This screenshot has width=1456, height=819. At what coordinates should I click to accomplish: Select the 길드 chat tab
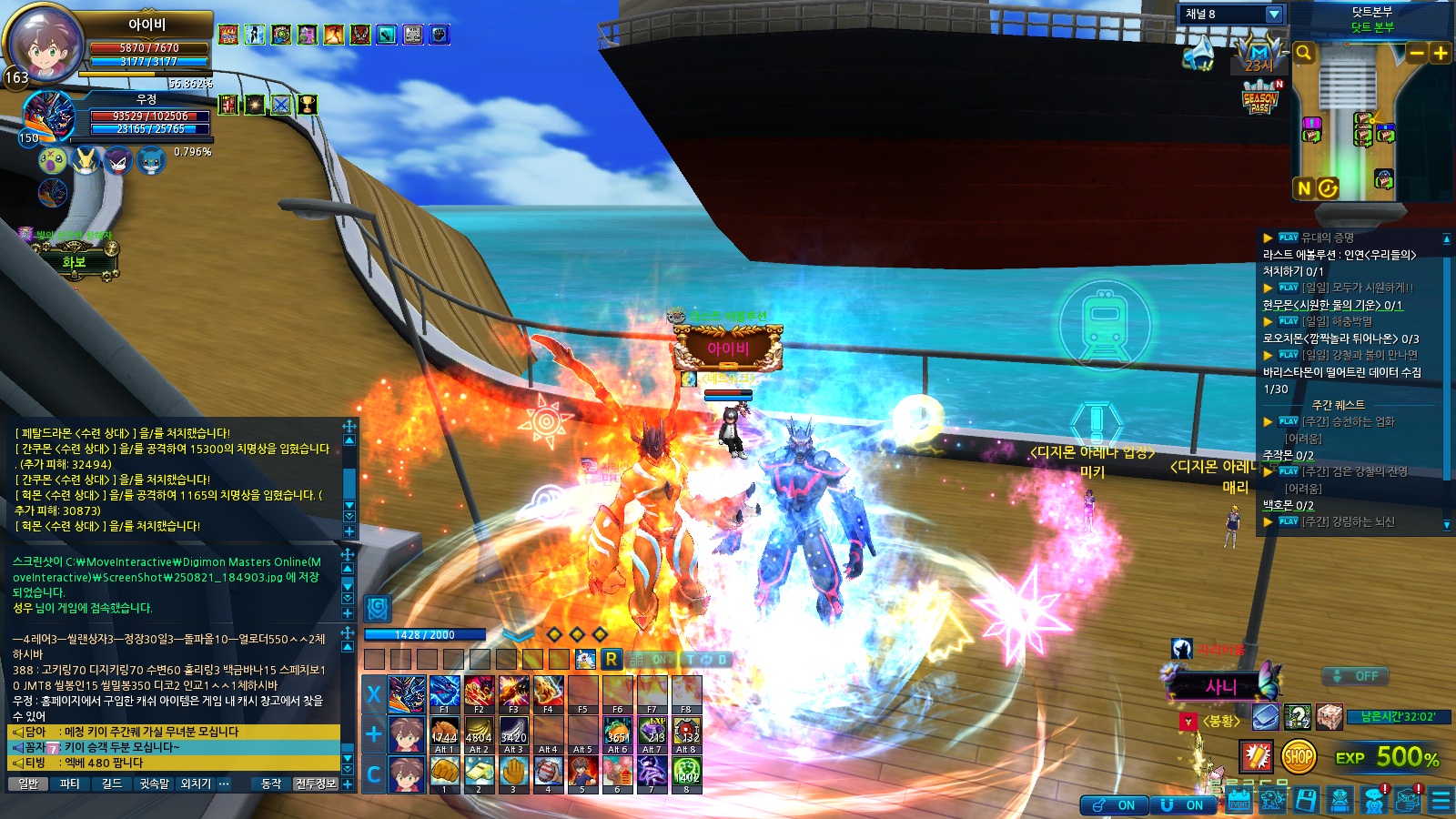coord(112,784)
